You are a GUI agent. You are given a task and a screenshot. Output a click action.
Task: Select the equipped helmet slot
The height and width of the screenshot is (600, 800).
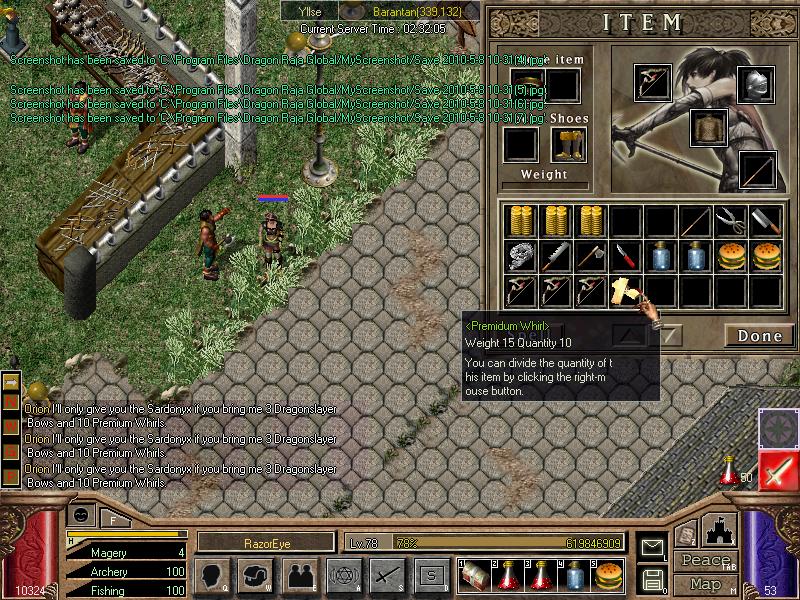[x=756, y=85]
